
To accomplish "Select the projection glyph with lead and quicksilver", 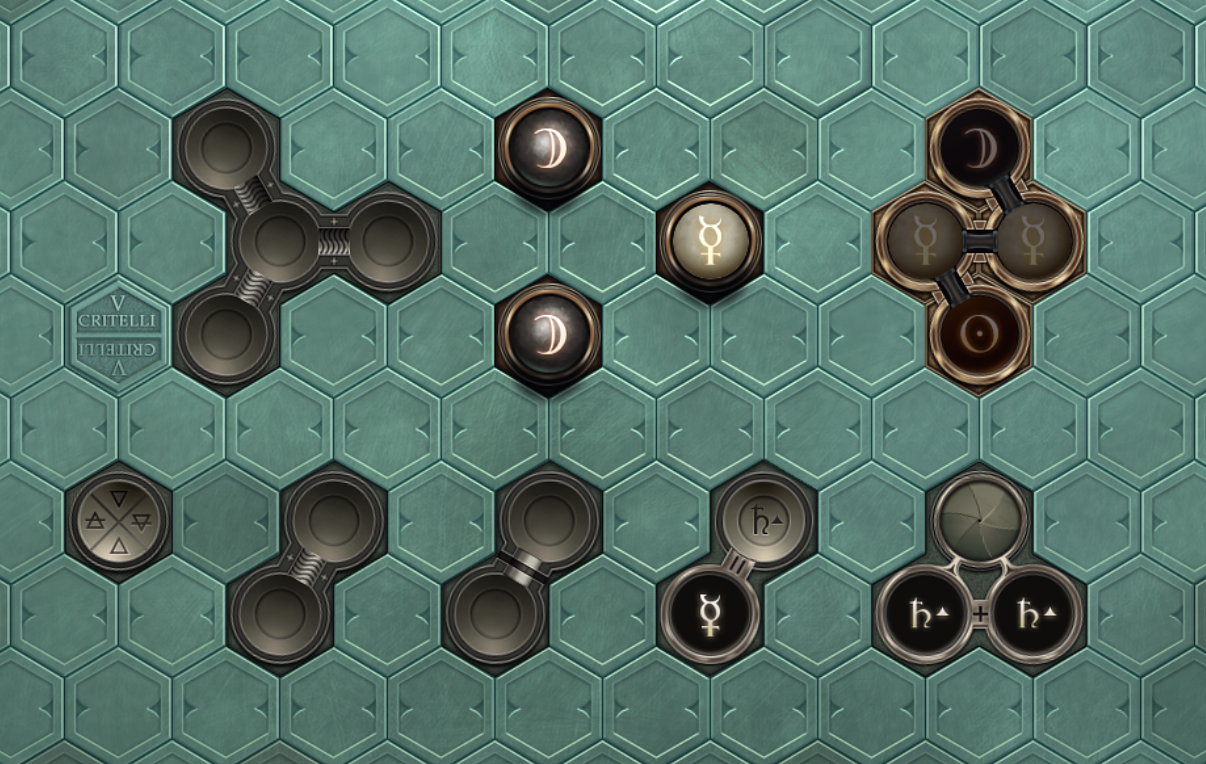I will click(738, 567).
